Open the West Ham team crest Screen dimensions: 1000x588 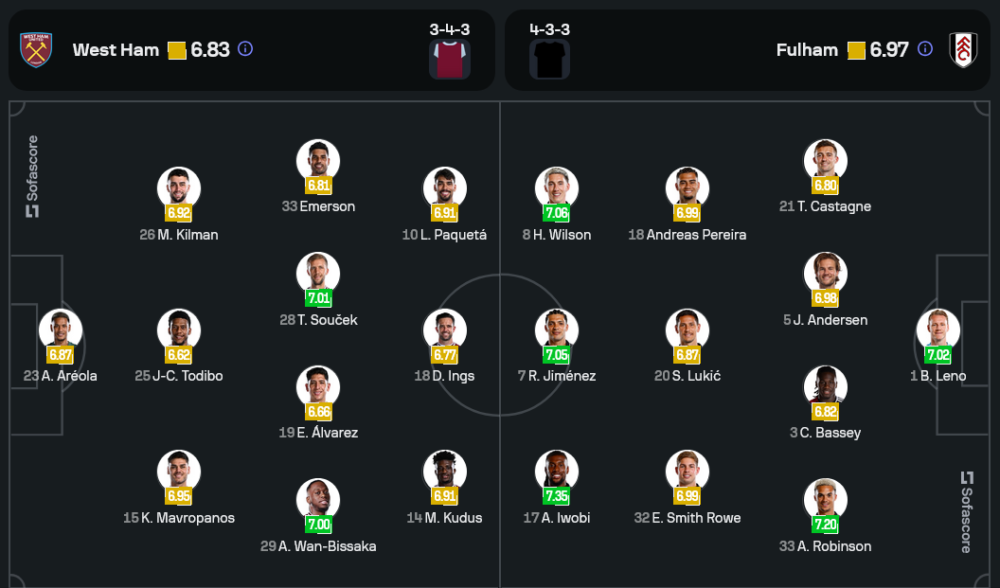(x=36, y=50)
